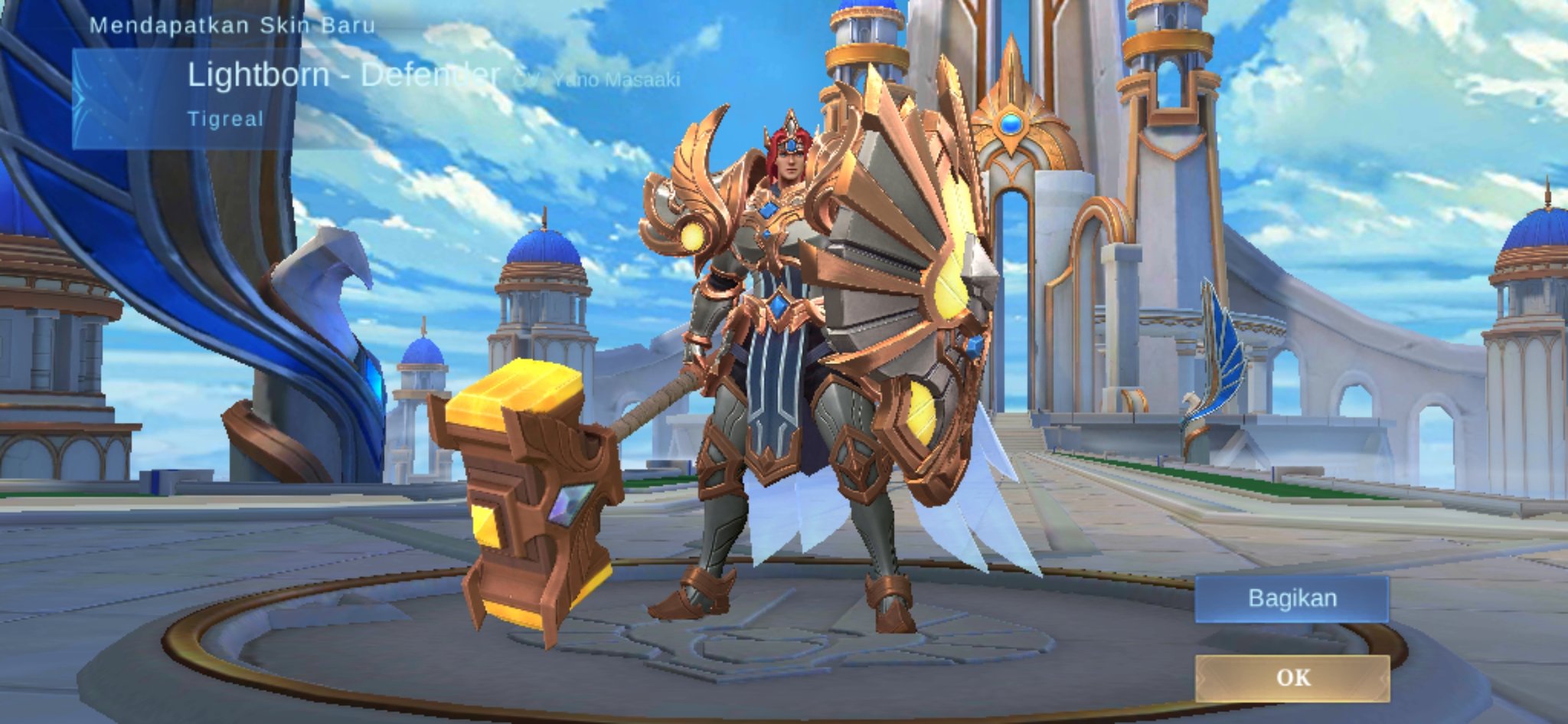The image size is (1568, 724).
Task: Click the Lightborn - Defender skin name
Action: (345, 75)
